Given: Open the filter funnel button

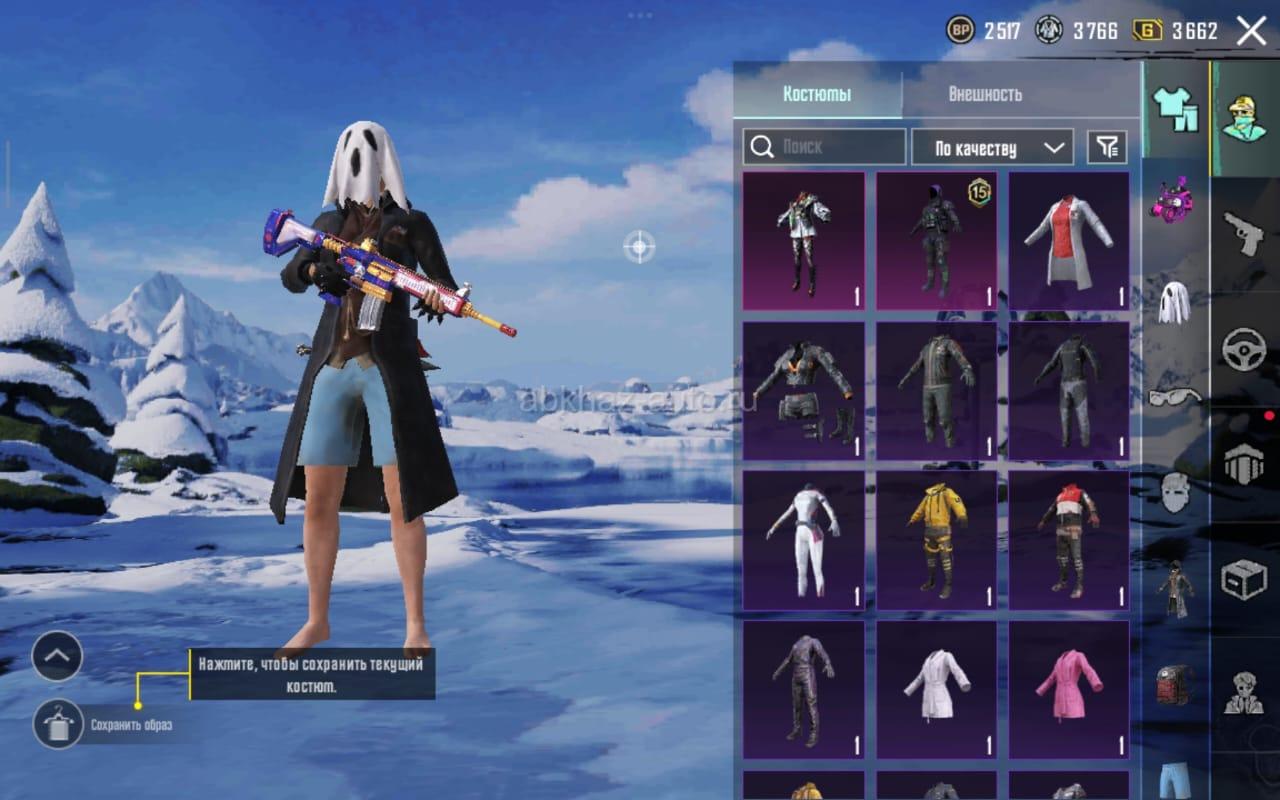Looking at the screenshot, I should tap(1106, 148).
